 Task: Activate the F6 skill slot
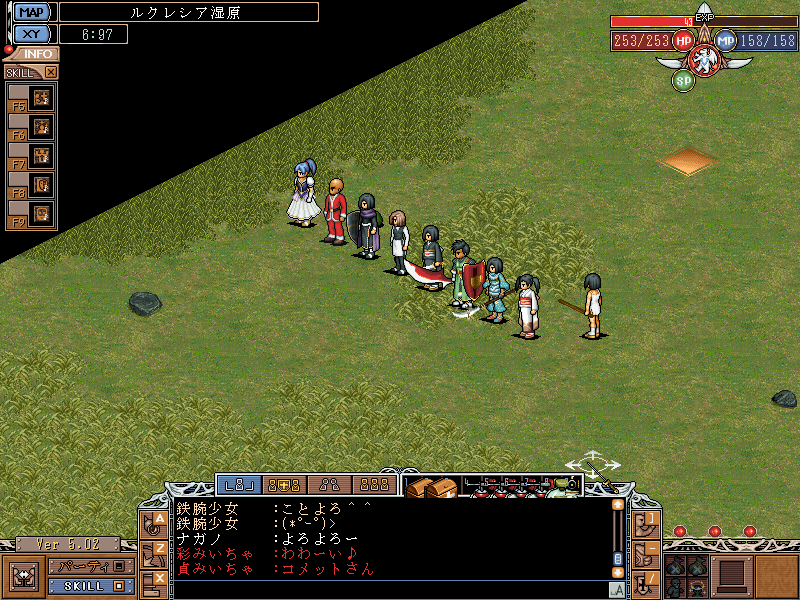(41, 127)
